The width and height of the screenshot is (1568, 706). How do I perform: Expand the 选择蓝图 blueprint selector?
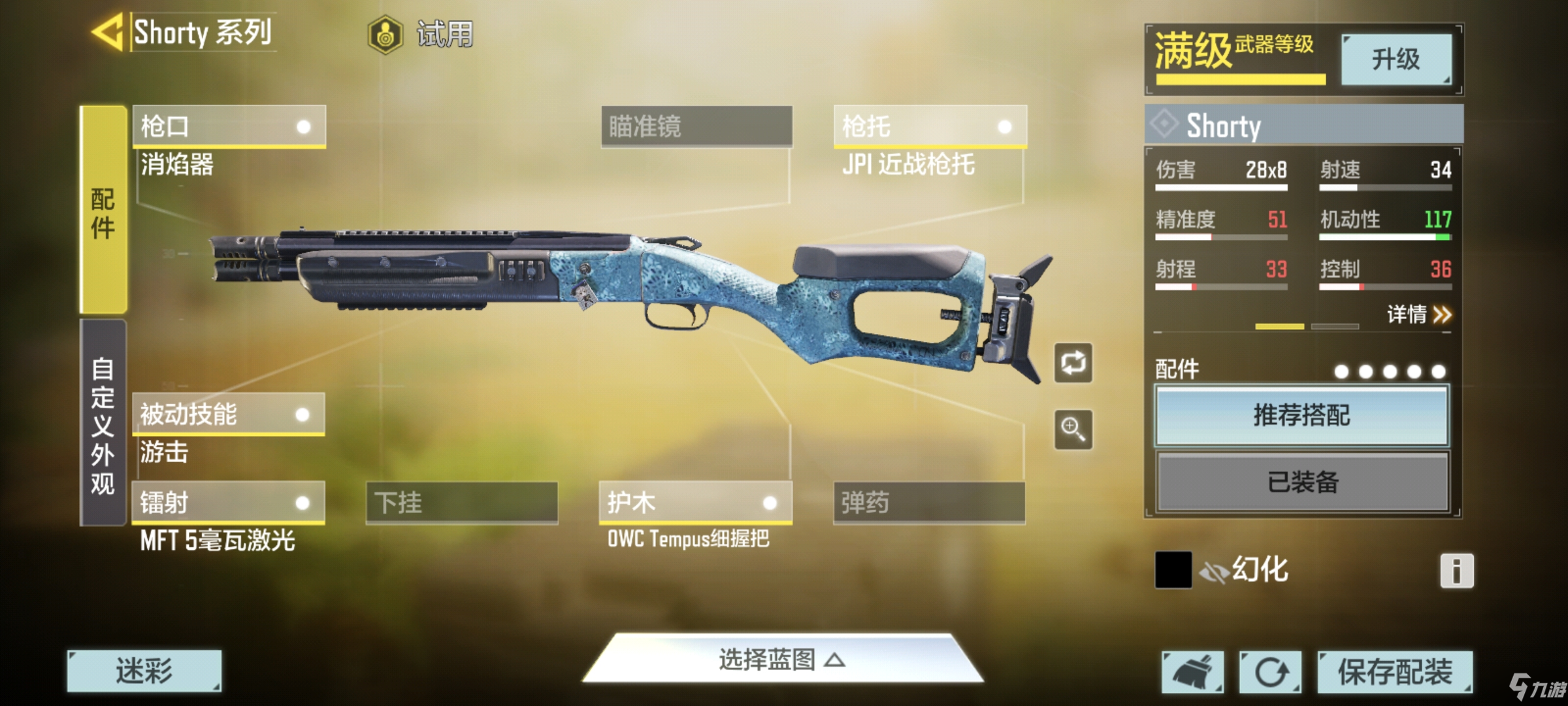click(x=782, y=660)
